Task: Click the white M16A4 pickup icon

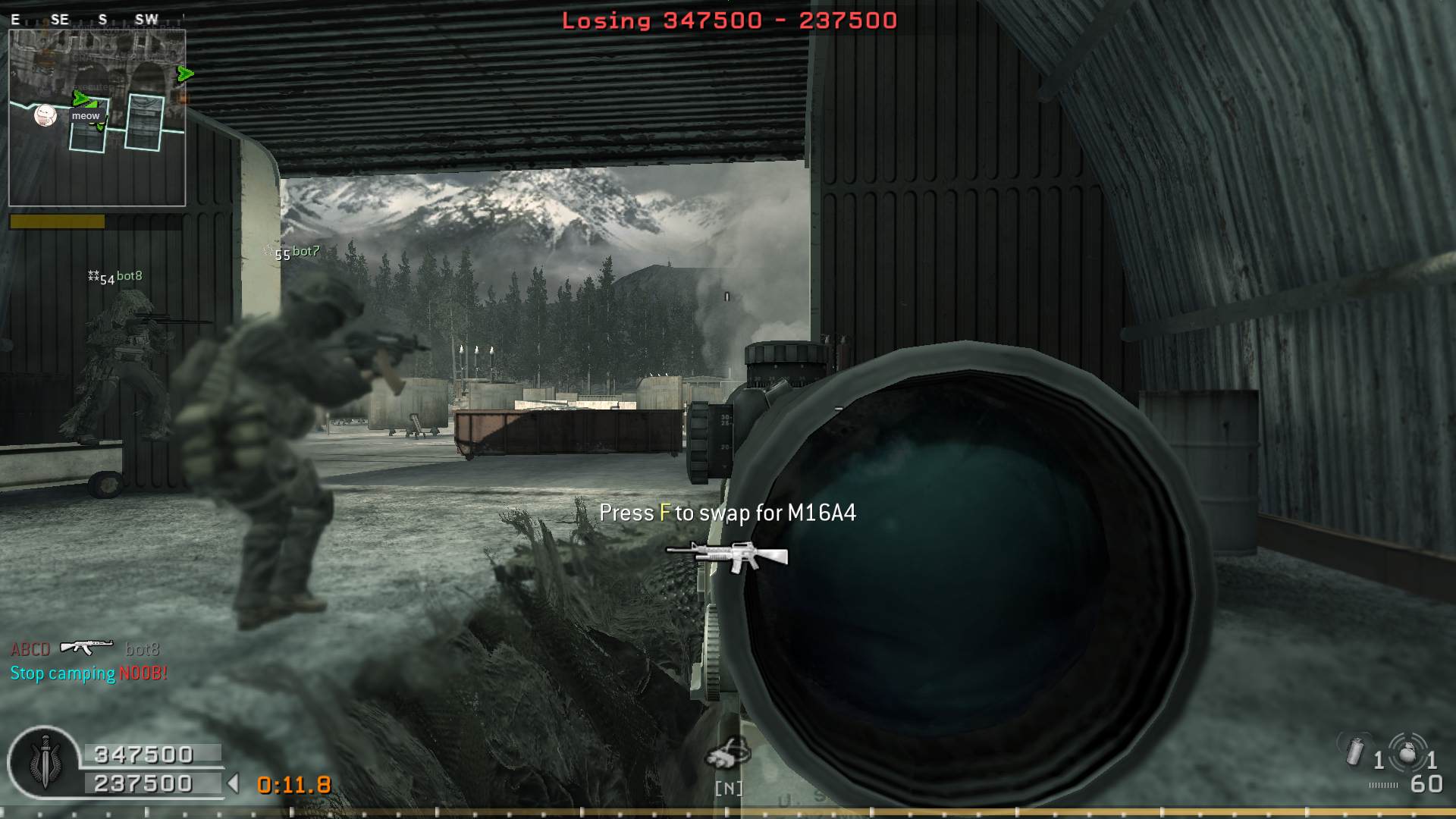Action: coord(726,557)
